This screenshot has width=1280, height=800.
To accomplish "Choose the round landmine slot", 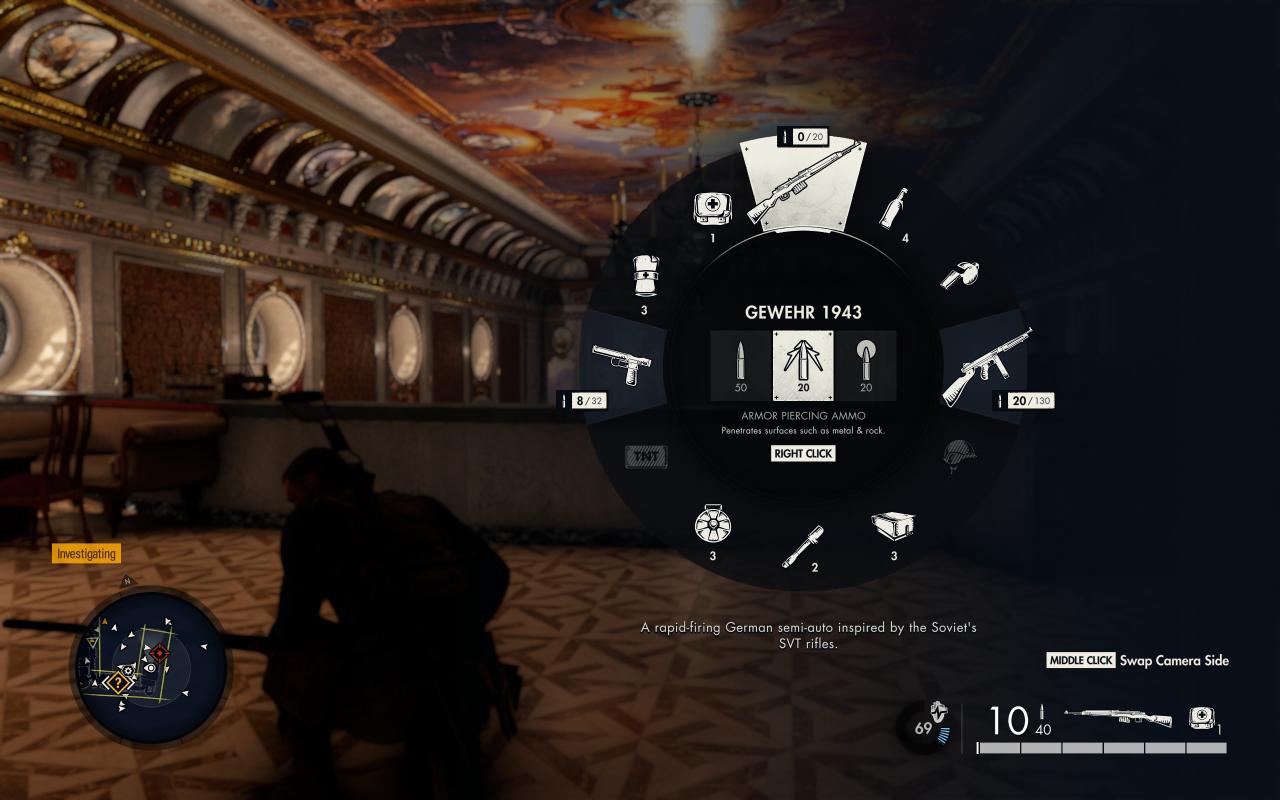I will click(710, 523).
